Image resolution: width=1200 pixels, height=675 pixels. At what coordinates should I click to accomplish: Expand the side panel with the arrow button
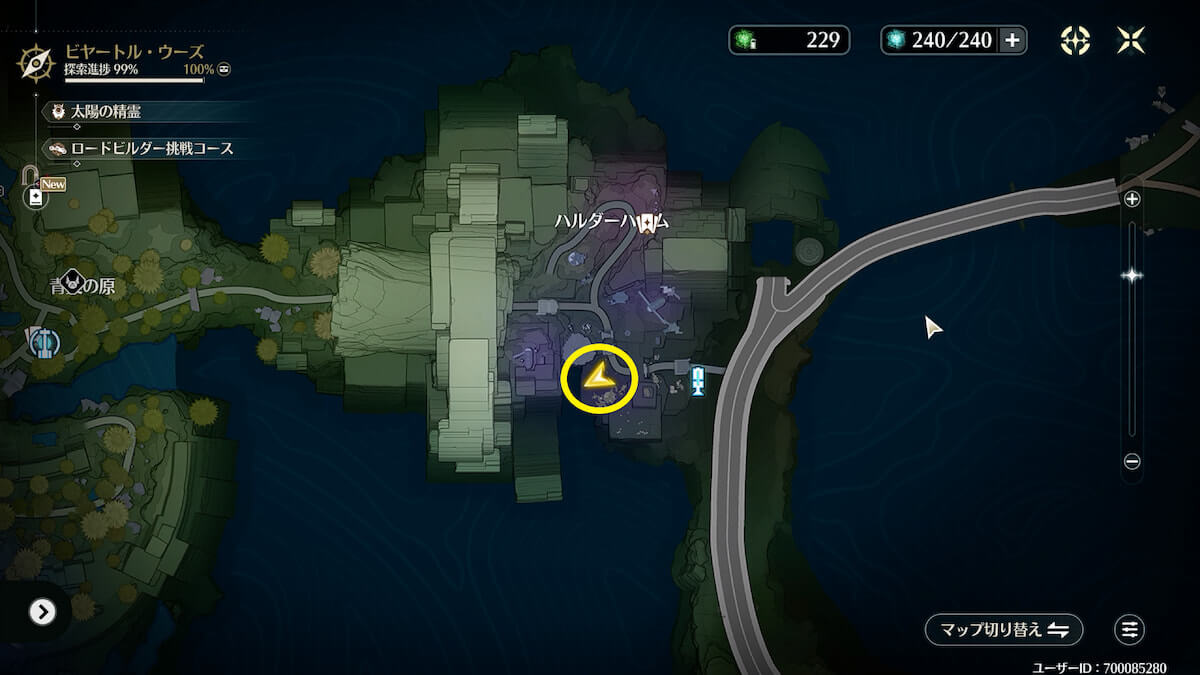pos(42,612)
